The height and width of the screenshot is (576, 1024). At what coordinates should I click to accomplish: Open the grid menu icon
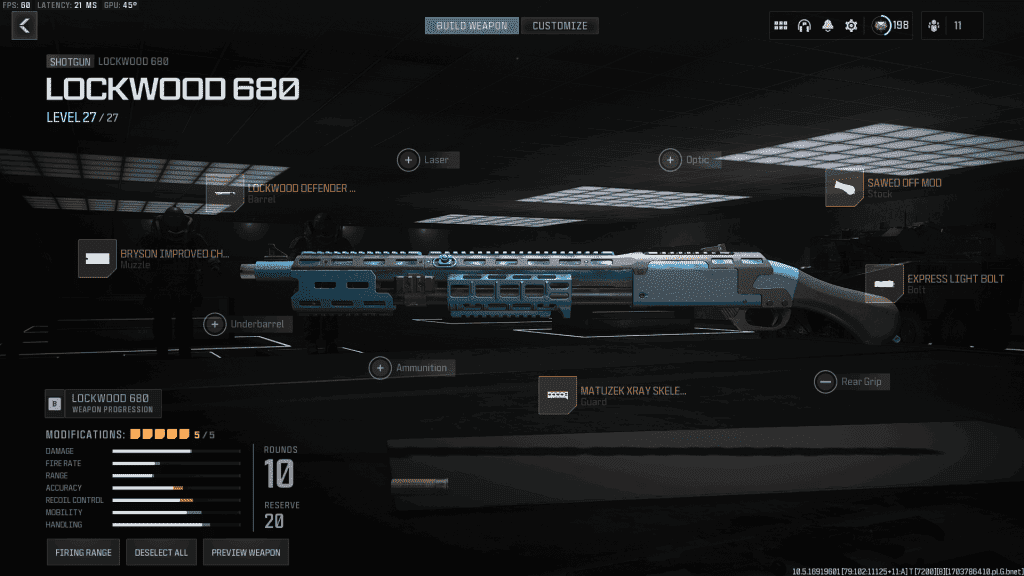point(781,25)
